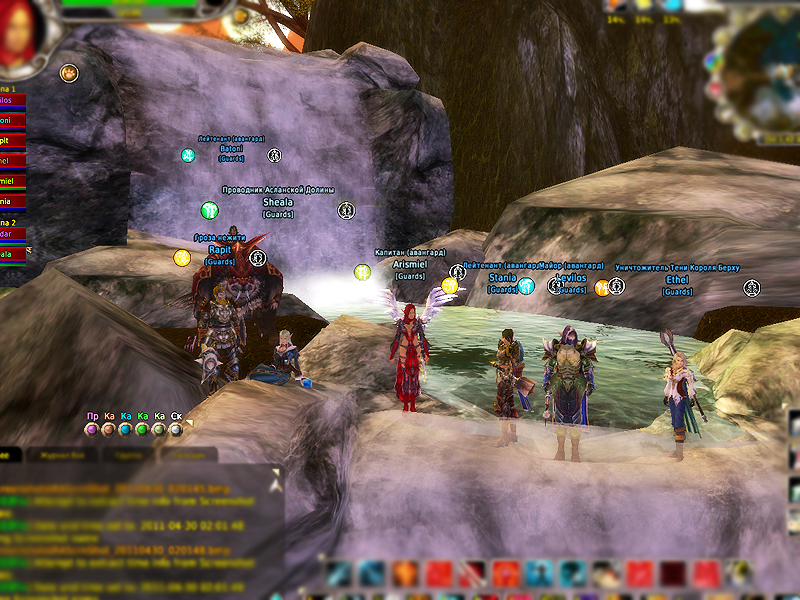The width and height of the screenshot is (800, 600).
Task: Click the white Ск channel orb
Action: [x=176, y=429]
